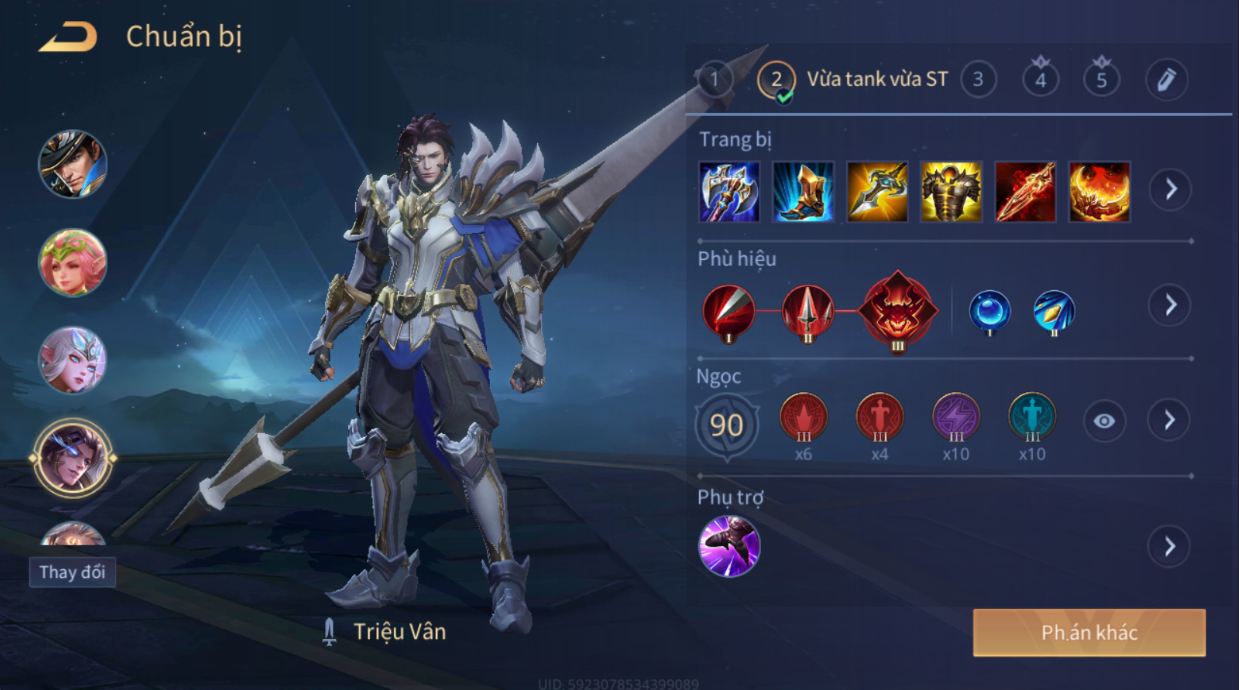Open the Trang bị equipment details arrow
This screenshot has width=1239, height=690.
coord(1170,189)
